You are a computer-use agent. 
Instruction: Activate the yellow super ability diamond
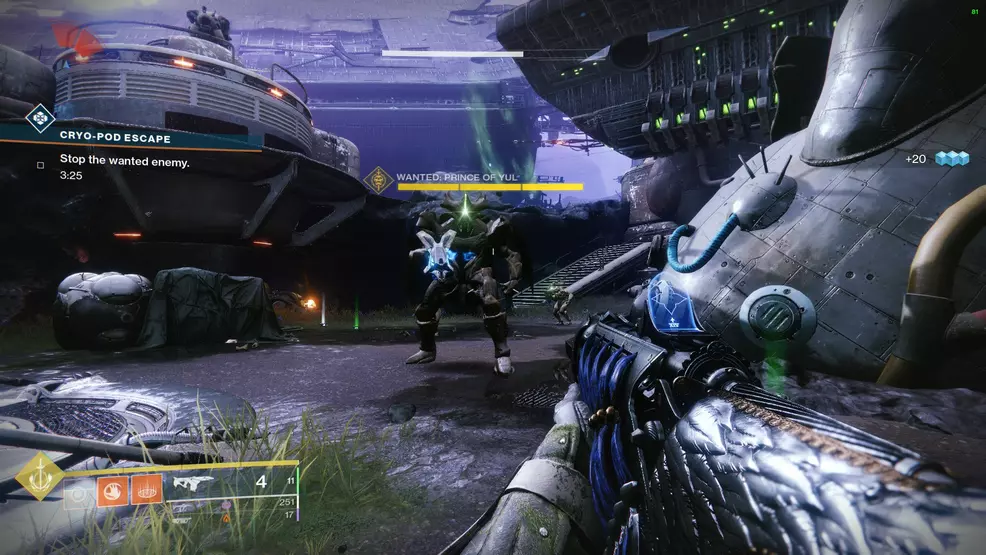tap(40, 477)
